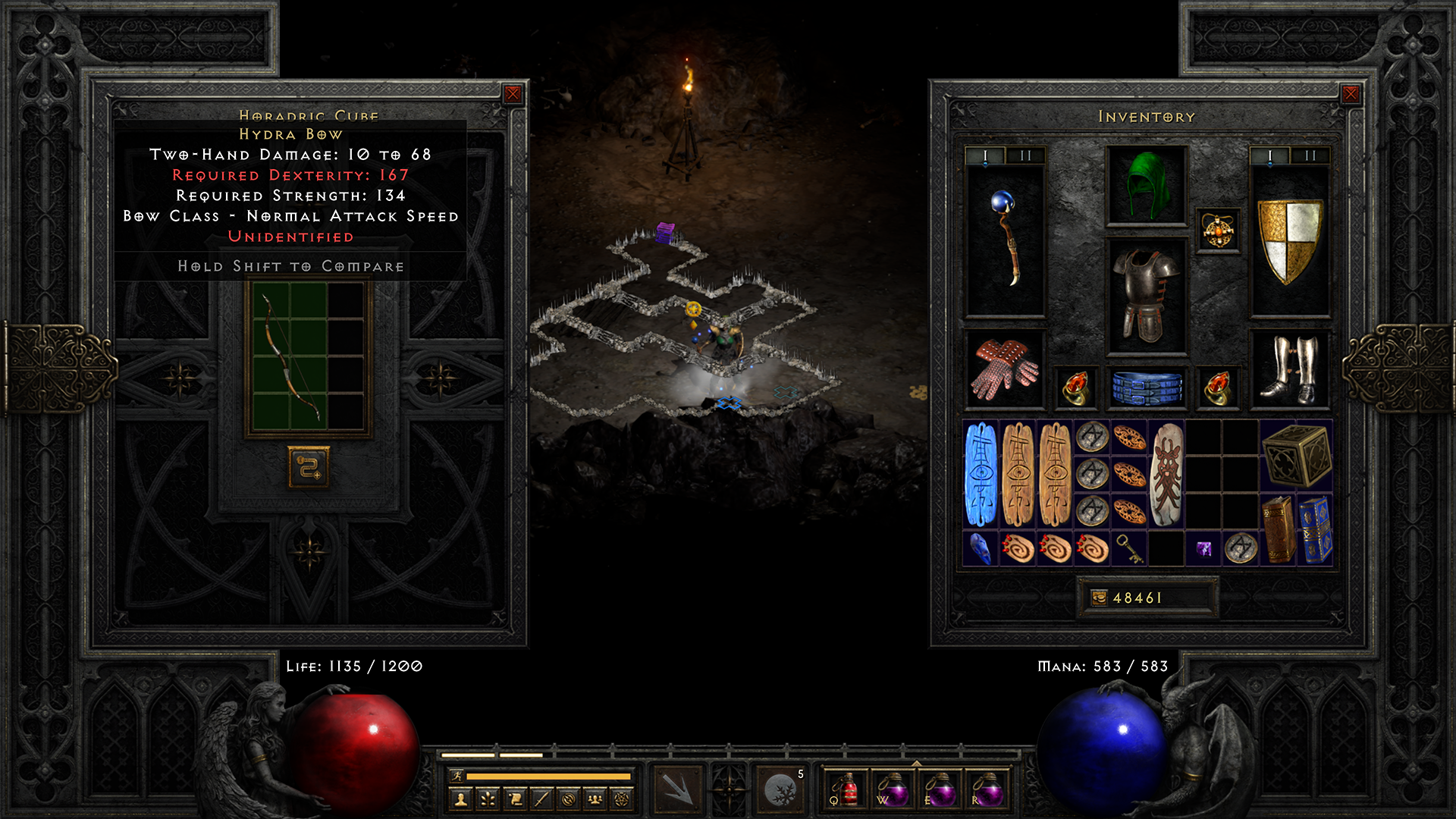Toggle run/walk beside the stamina bar
The height and width of the screenshot is (819, 1456).
click(457, 775)
